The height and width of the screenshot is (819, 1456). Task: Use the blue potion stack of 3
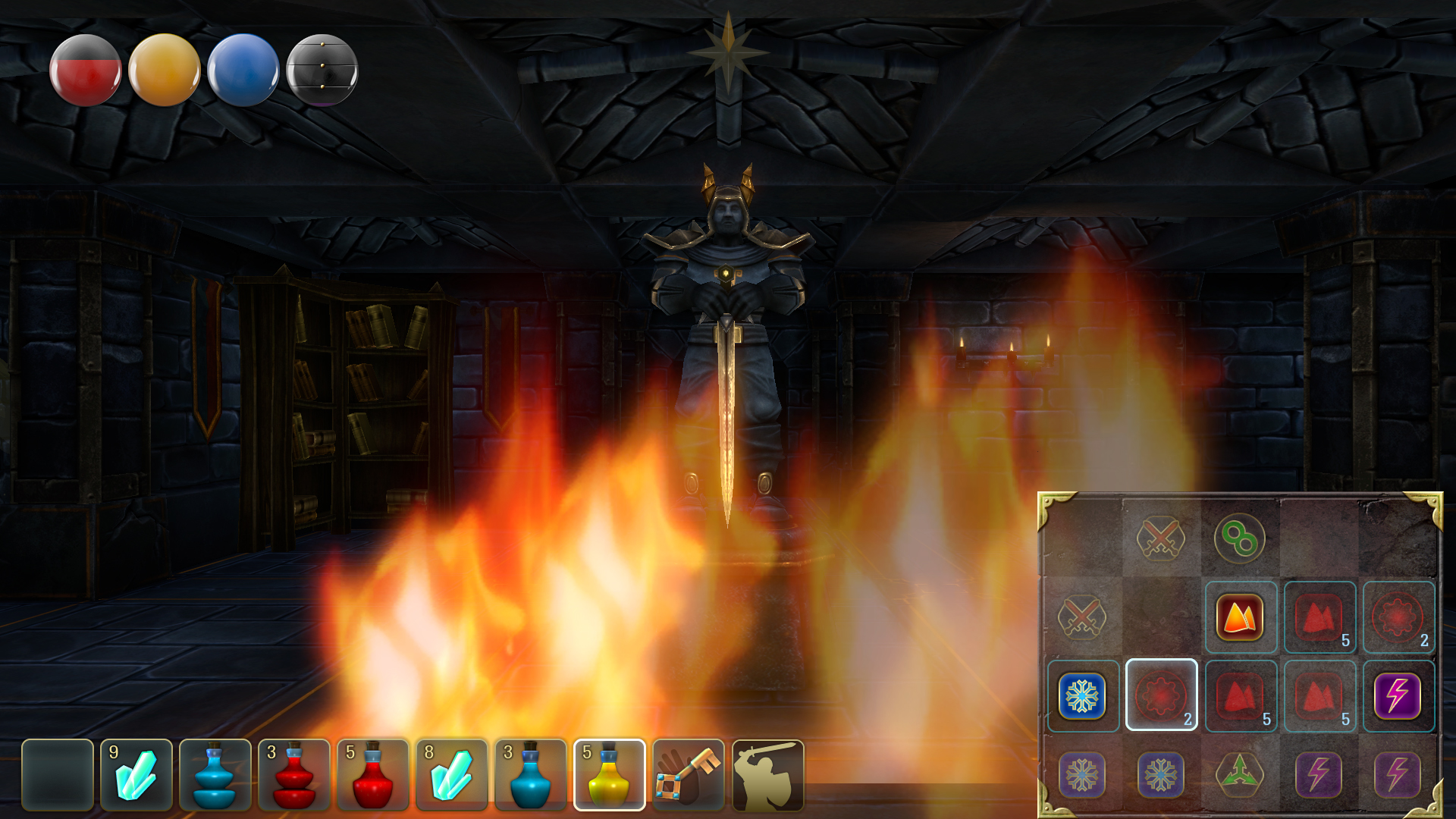point(531,775)
